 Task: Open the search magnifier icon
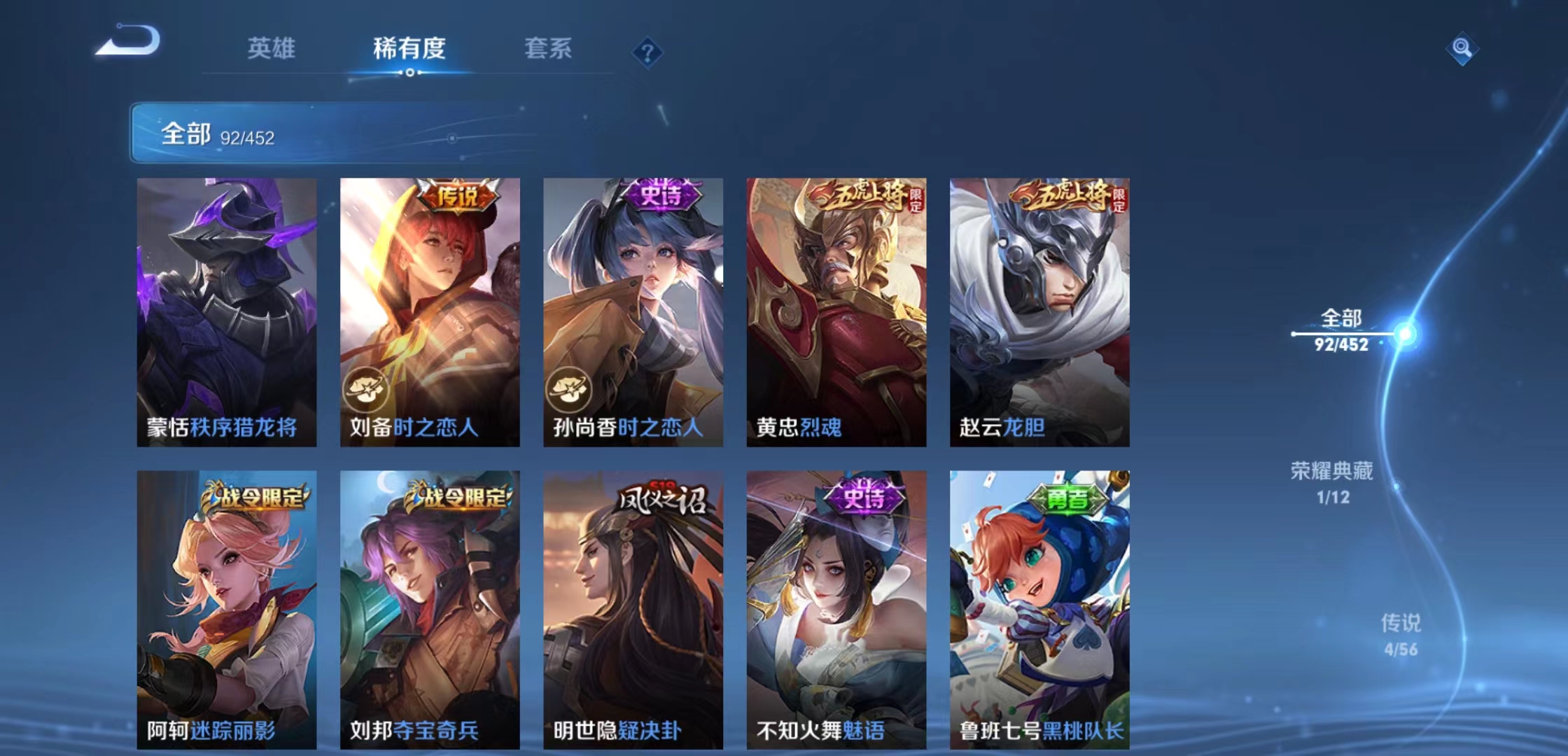[1463, 49]
